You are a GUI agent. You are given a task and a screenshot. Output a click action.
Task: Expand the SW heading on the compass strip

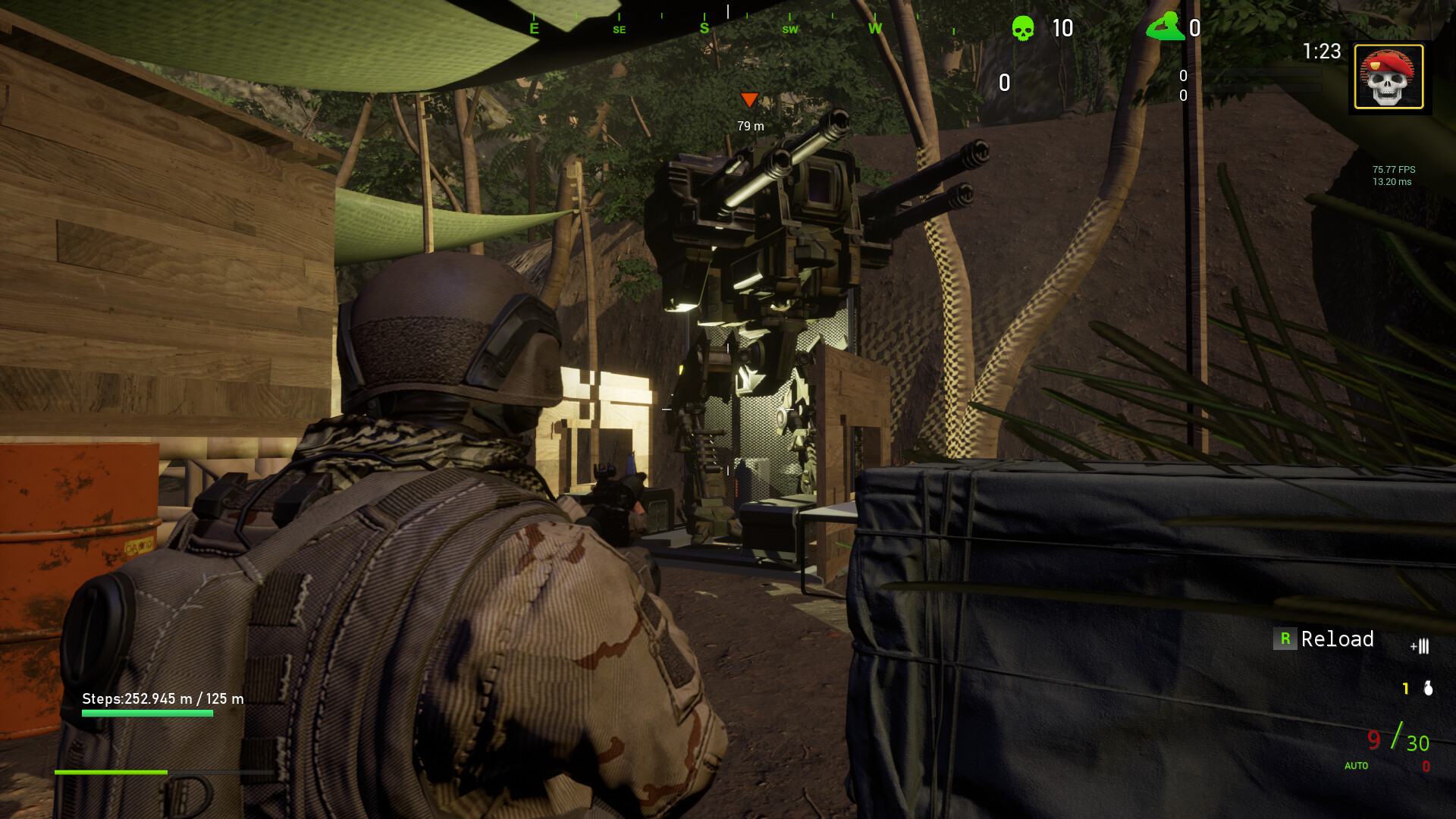pos(789,29)
